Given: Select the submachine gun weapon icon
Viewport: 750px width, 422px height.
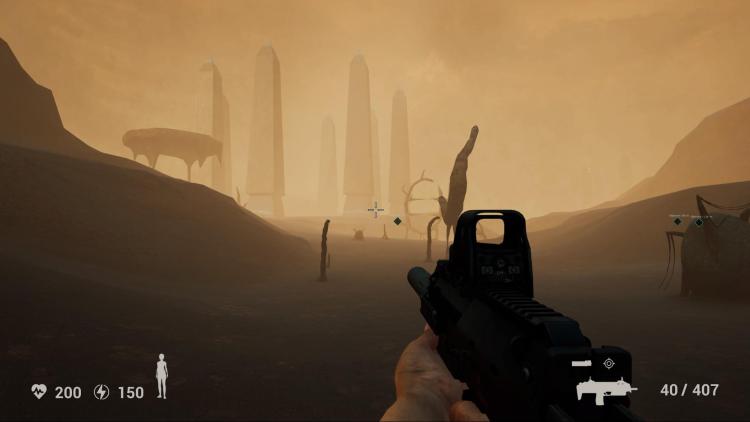Looking at the screenshot, I should (606, 388).
